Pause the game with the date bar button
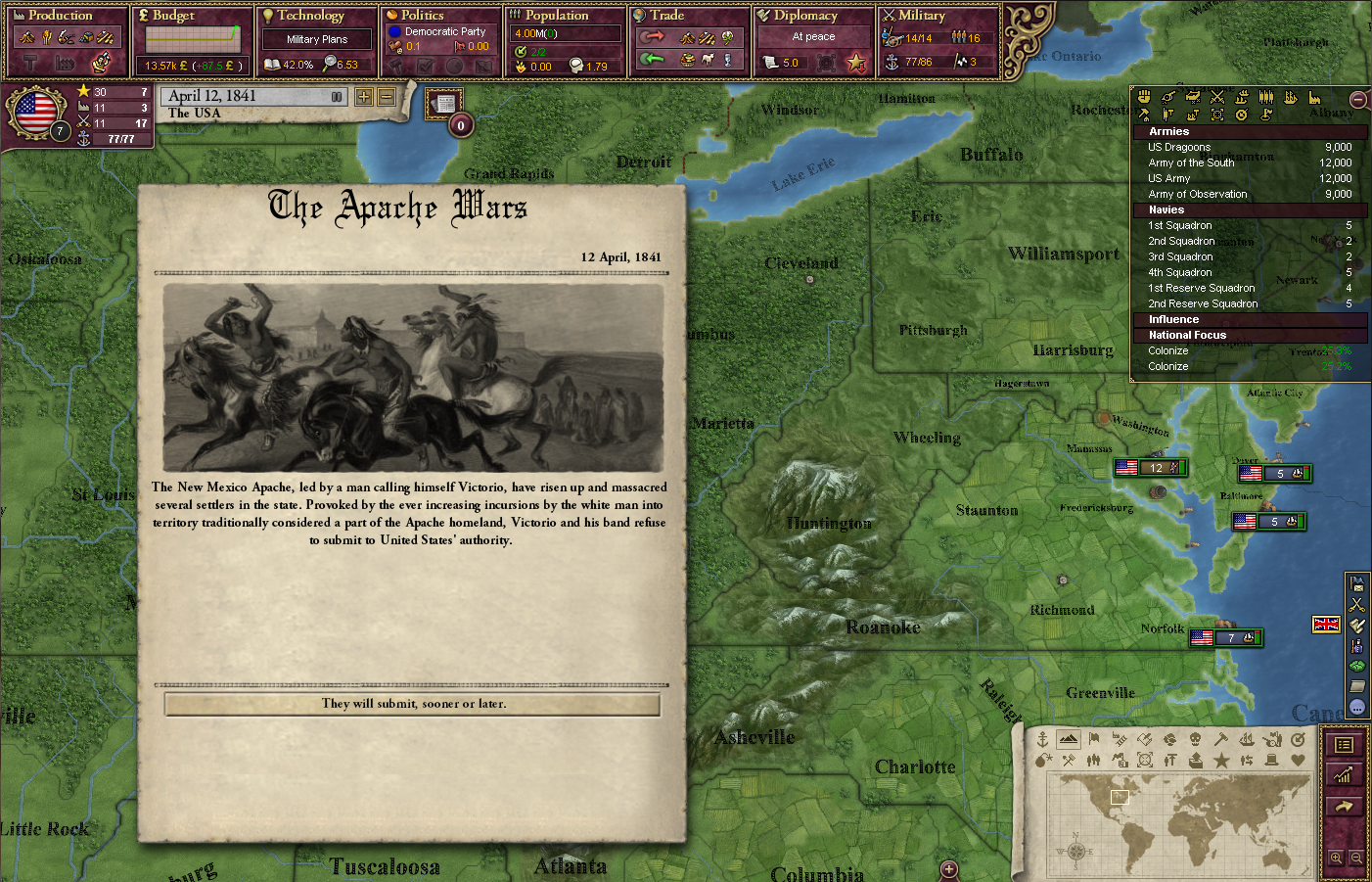 pos(337,96)
